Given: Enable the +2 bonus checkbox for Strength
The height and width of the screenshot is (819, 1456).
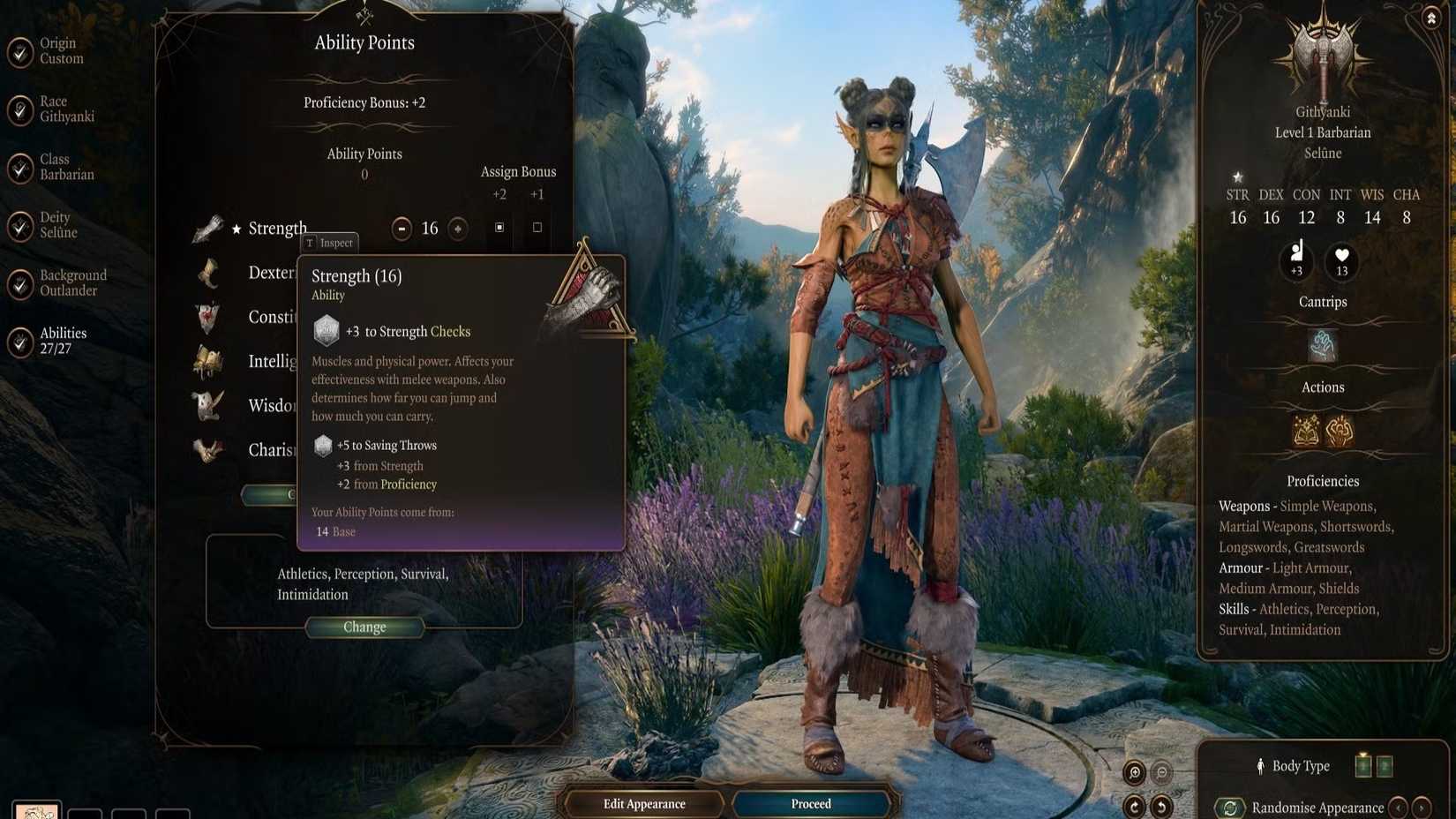Looking at the screenshot, I should [499, 228].
